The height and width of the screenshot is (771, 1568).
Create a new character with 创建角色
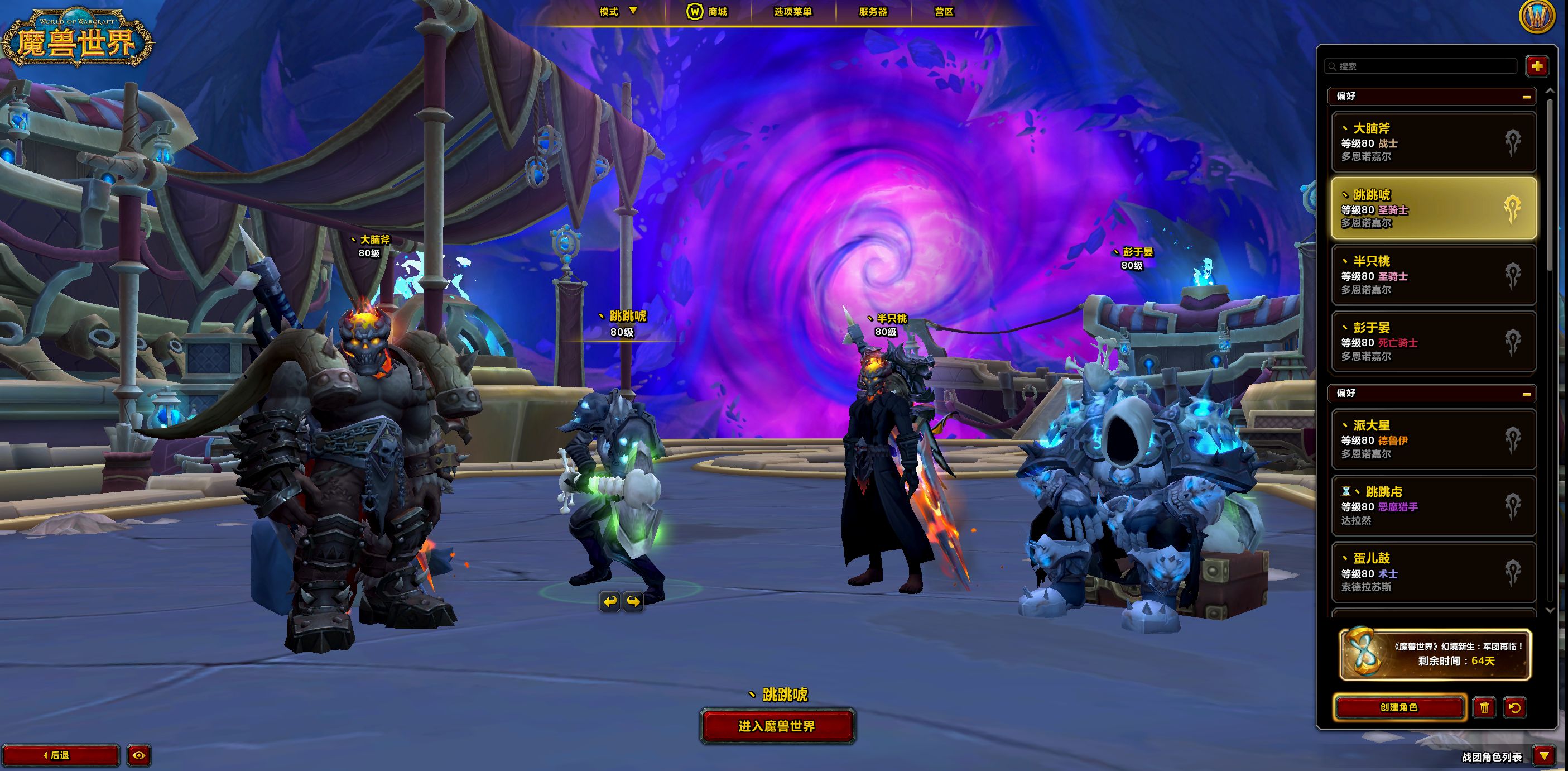pos(1399,707)
